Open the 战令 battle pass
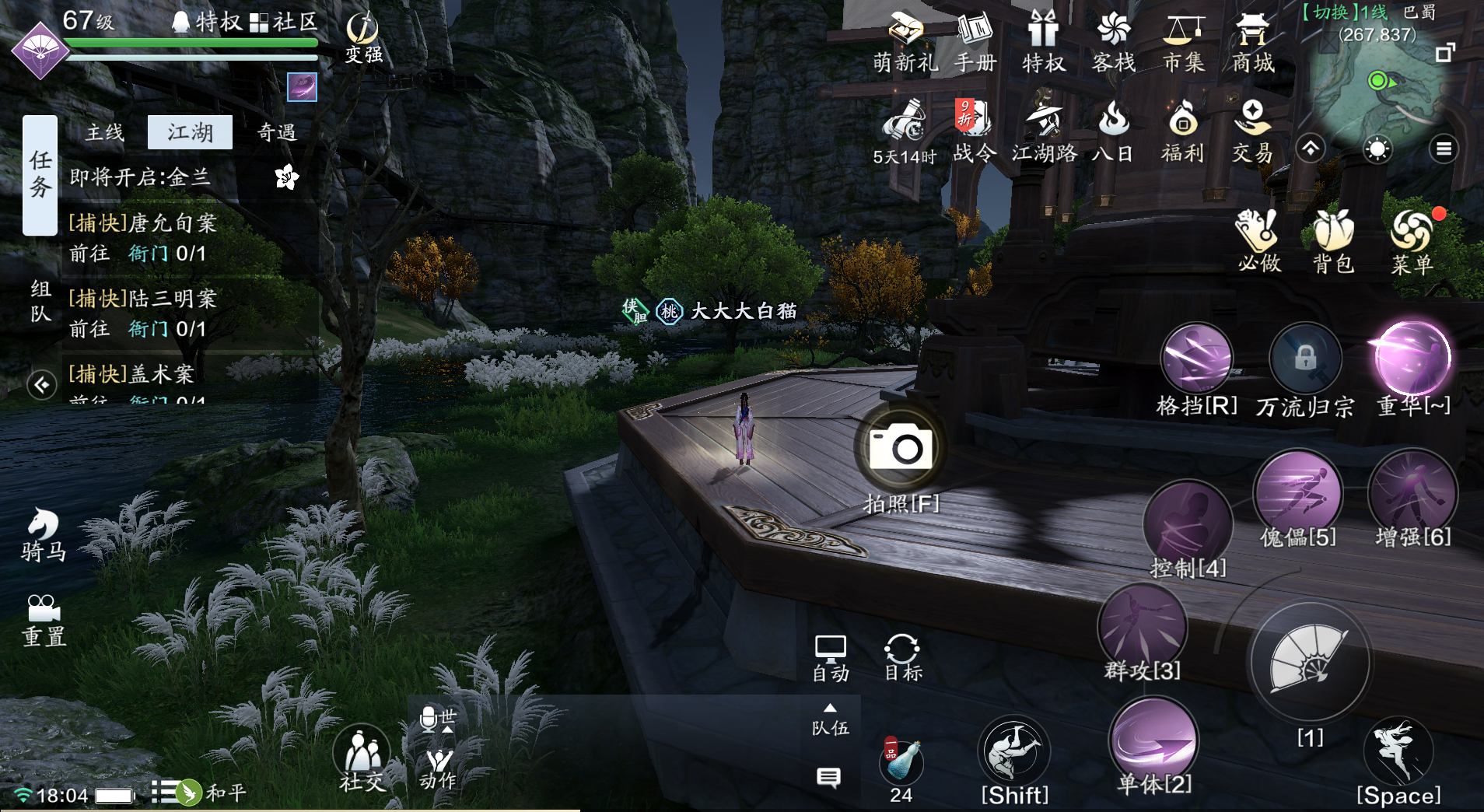This screenshot has width=1484, height=812. click(x=974, y=131)
